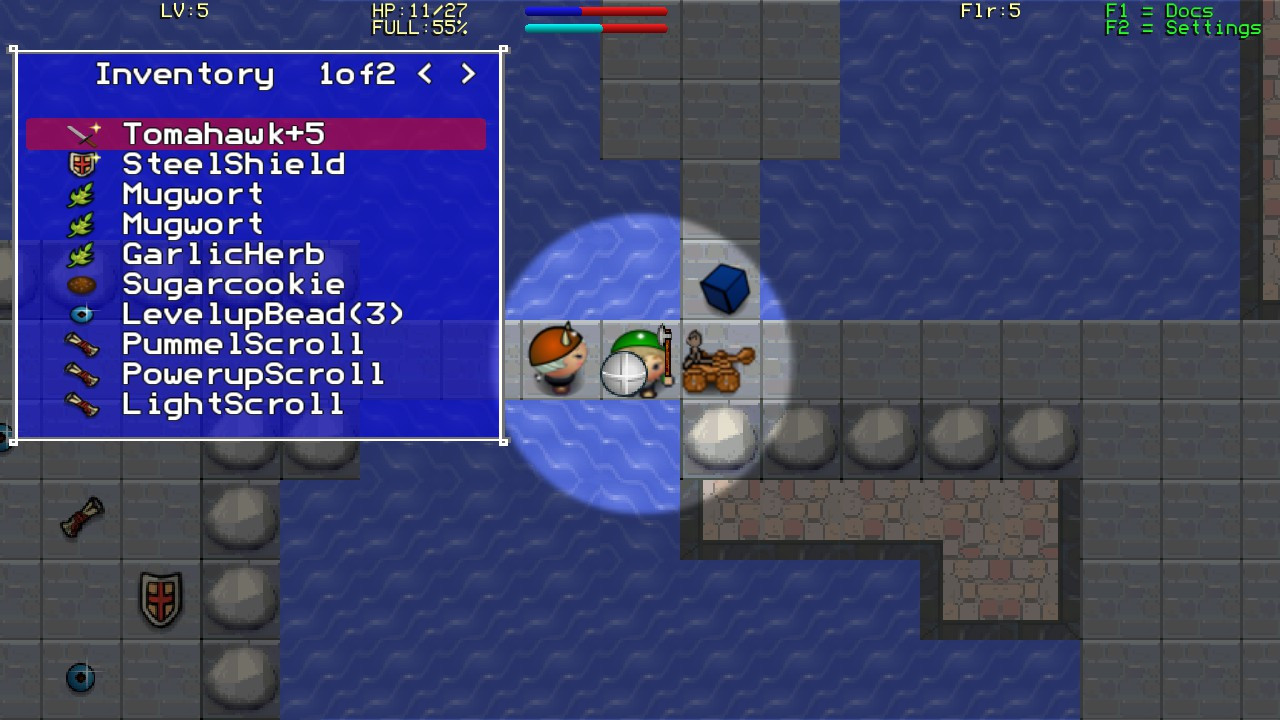Viewport: 1280px width, 720px height.
Task: Pick up the shield lying on dungeon floor
Action: [x=160, y=598]
